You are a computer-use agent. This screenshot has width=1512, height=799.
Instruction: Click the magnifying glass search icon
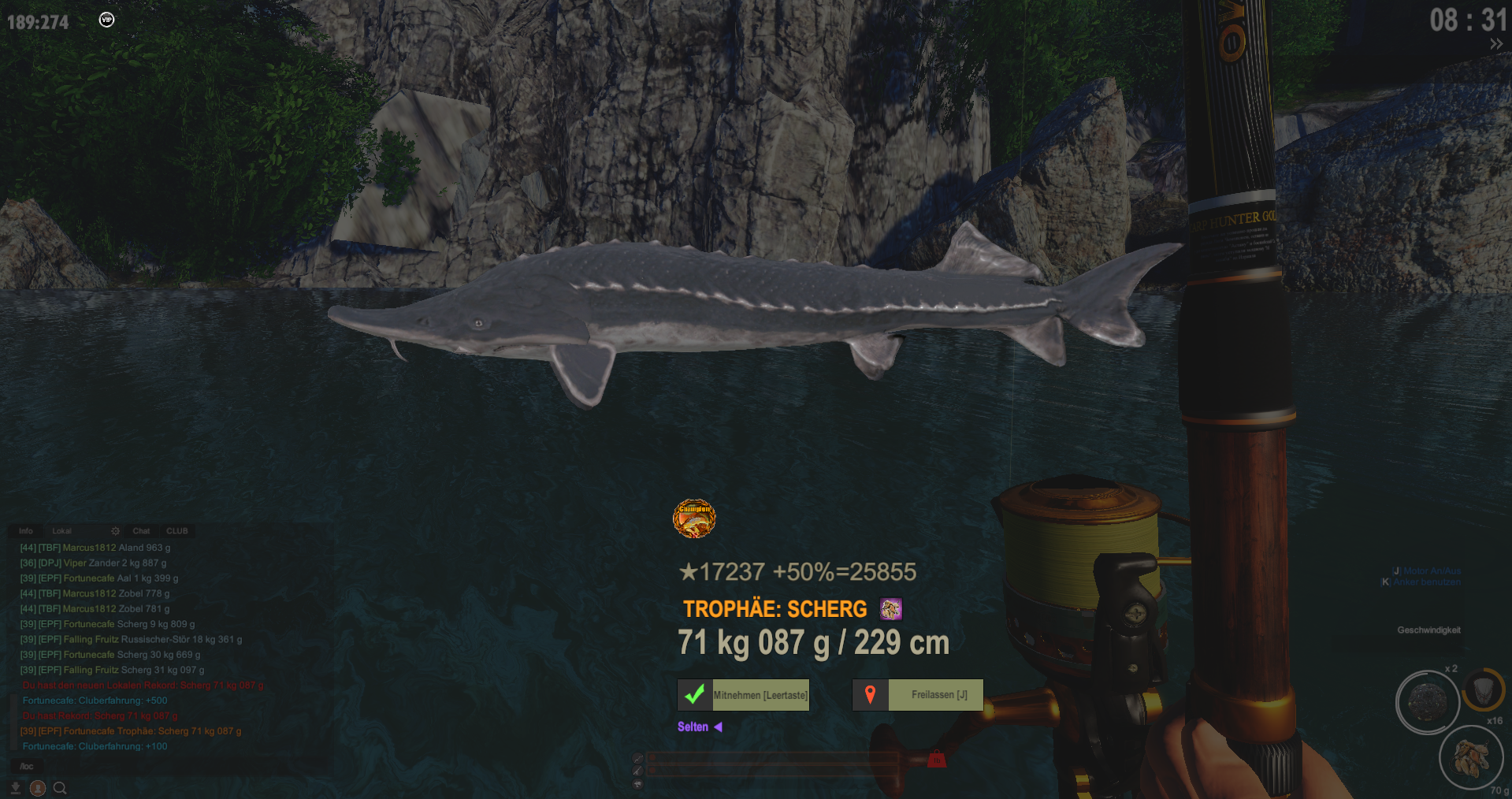[x=60, y=787]
